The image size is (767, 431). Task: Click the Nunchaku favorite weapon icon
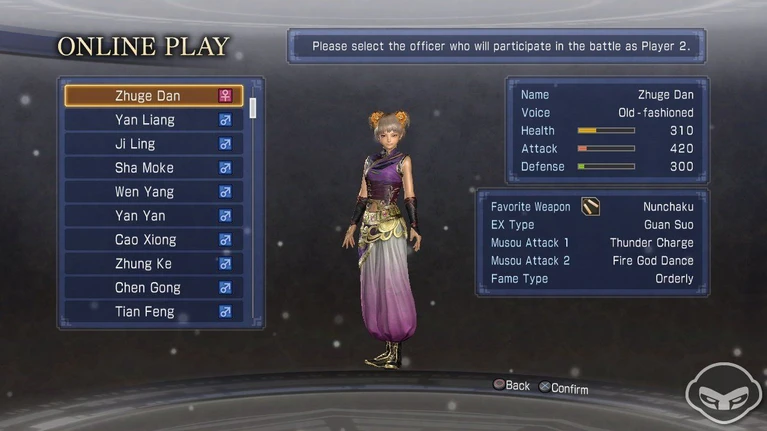(x=591, y=207)
